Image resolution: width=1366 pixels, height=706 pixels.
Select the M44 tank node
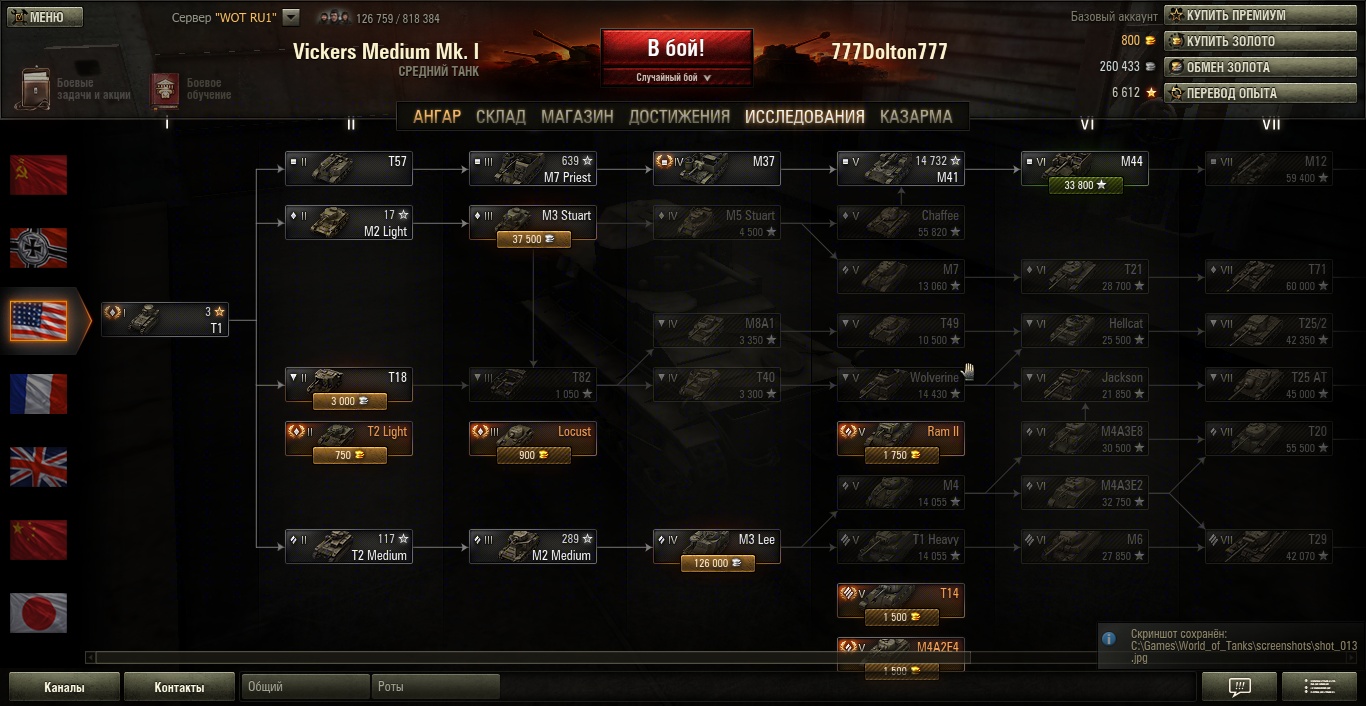[1084, 168]
